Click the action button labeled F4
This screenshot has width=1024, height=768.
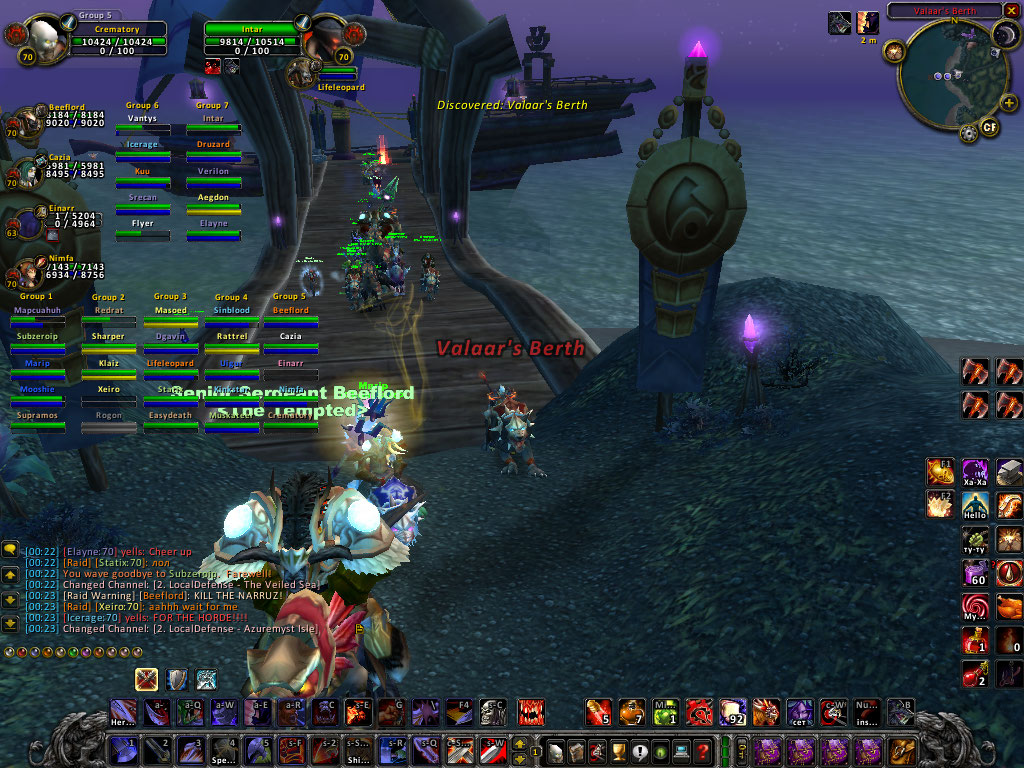coord(459,712)
